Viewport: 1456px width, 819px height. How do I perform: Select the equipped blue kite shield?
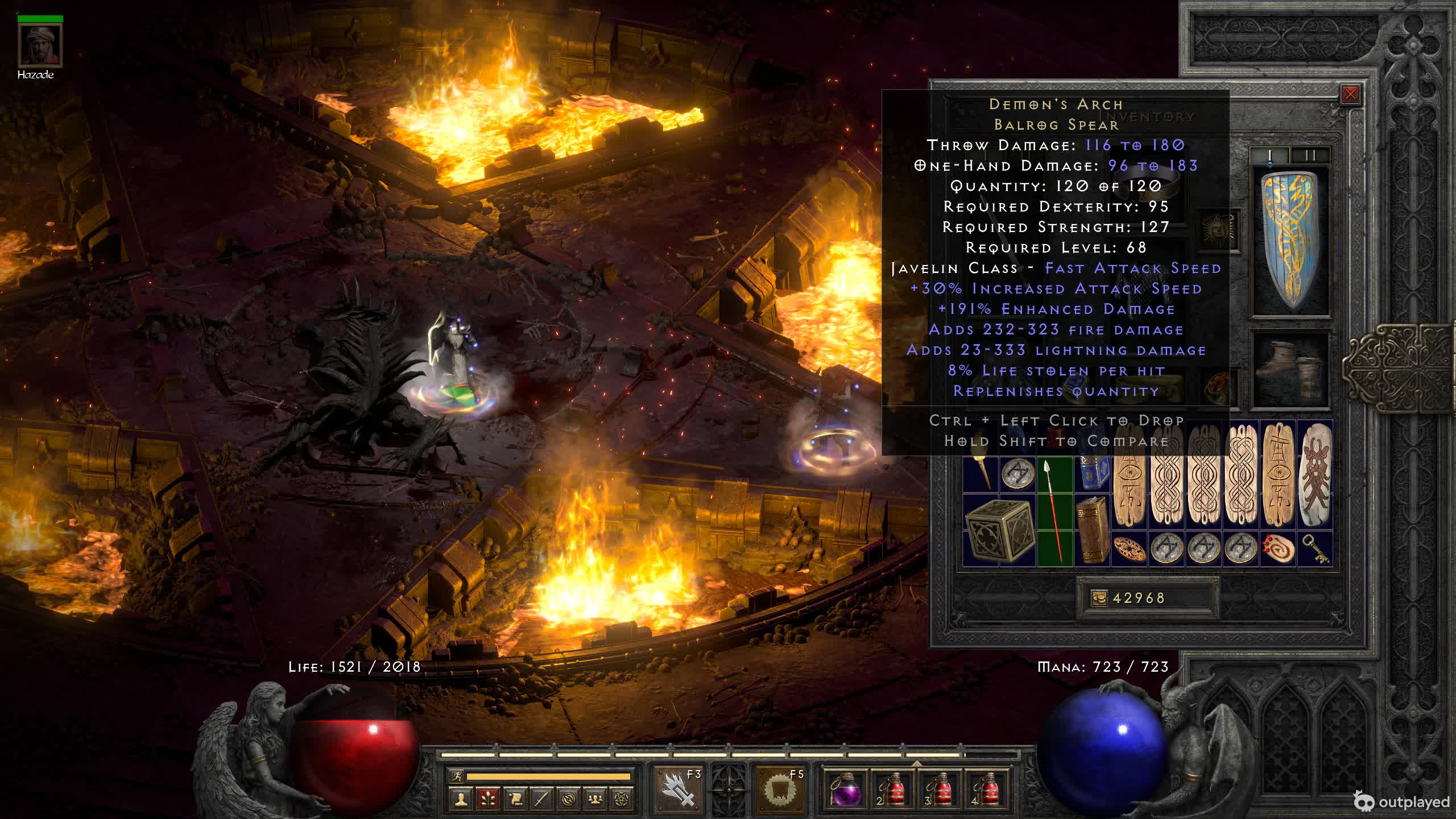pyautogui.click(x=1292, y=241)
